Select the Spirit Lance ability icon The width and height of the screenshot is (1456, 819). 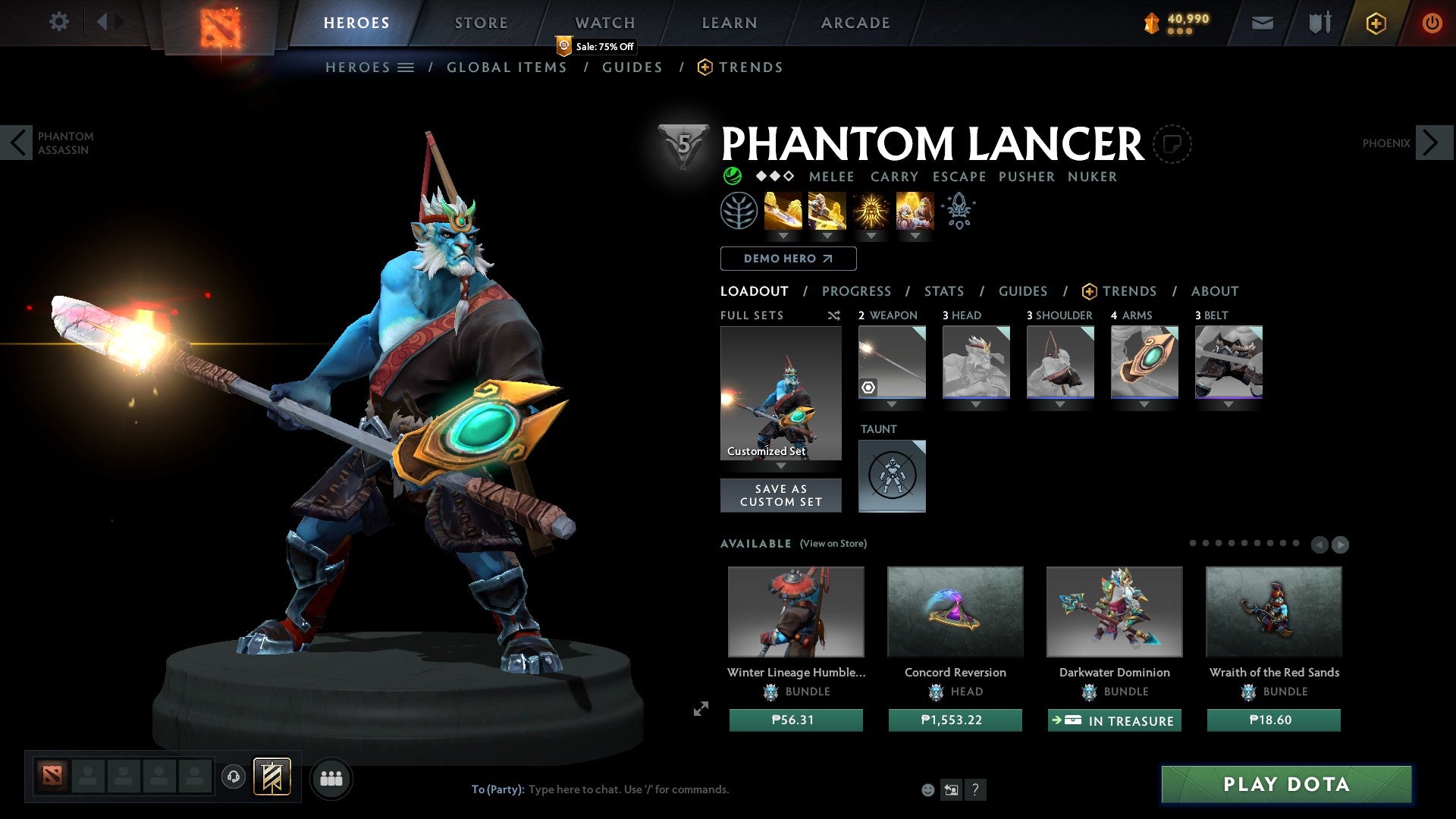[785, 212]
